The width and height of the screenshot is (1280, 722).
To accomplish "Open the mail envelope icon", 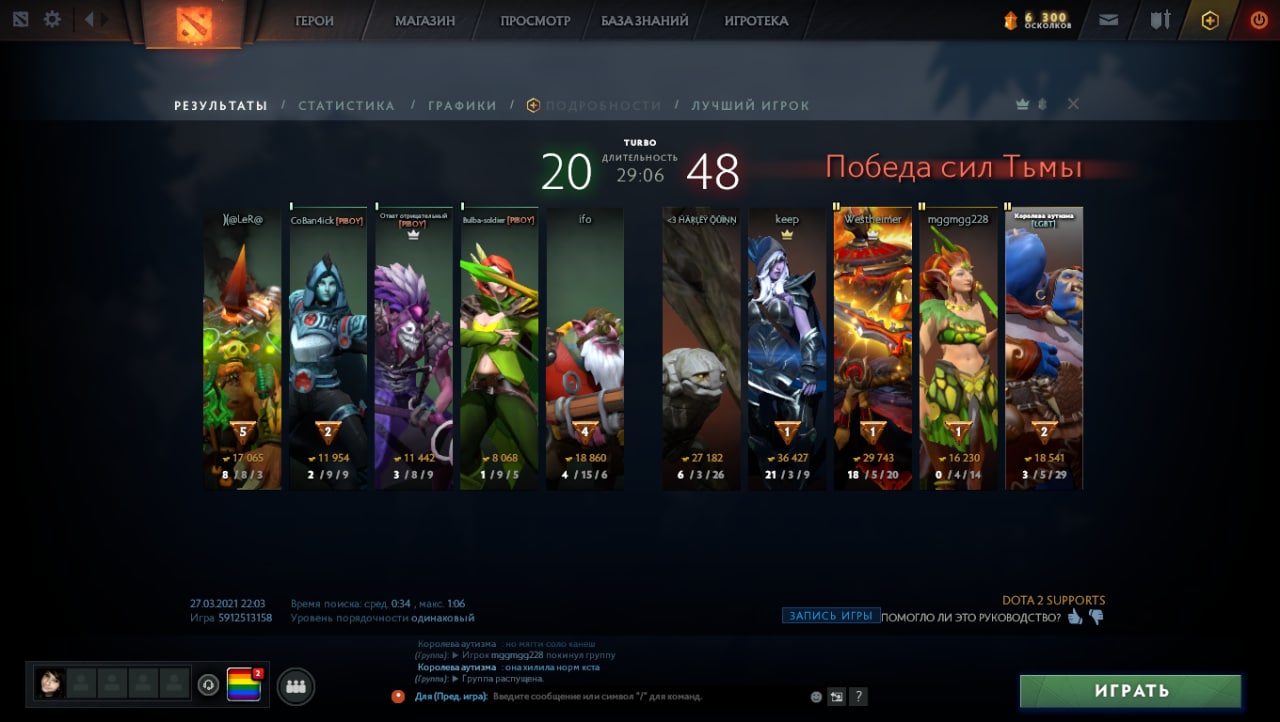I will coord(1108,20).
